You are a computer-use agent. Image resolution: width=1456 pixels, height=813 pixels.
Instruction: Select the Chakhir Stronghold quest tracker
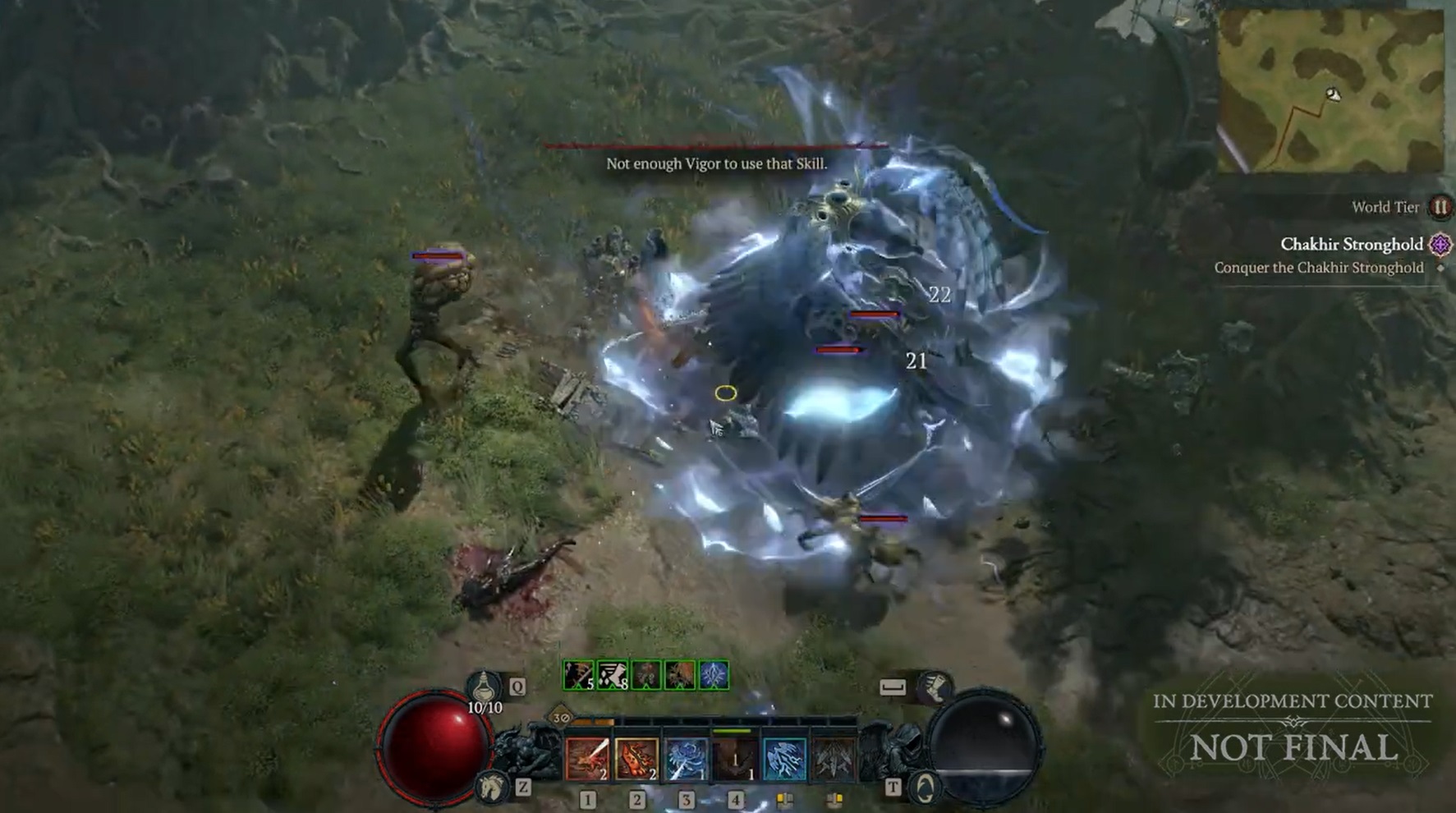tap(1351, 245)
